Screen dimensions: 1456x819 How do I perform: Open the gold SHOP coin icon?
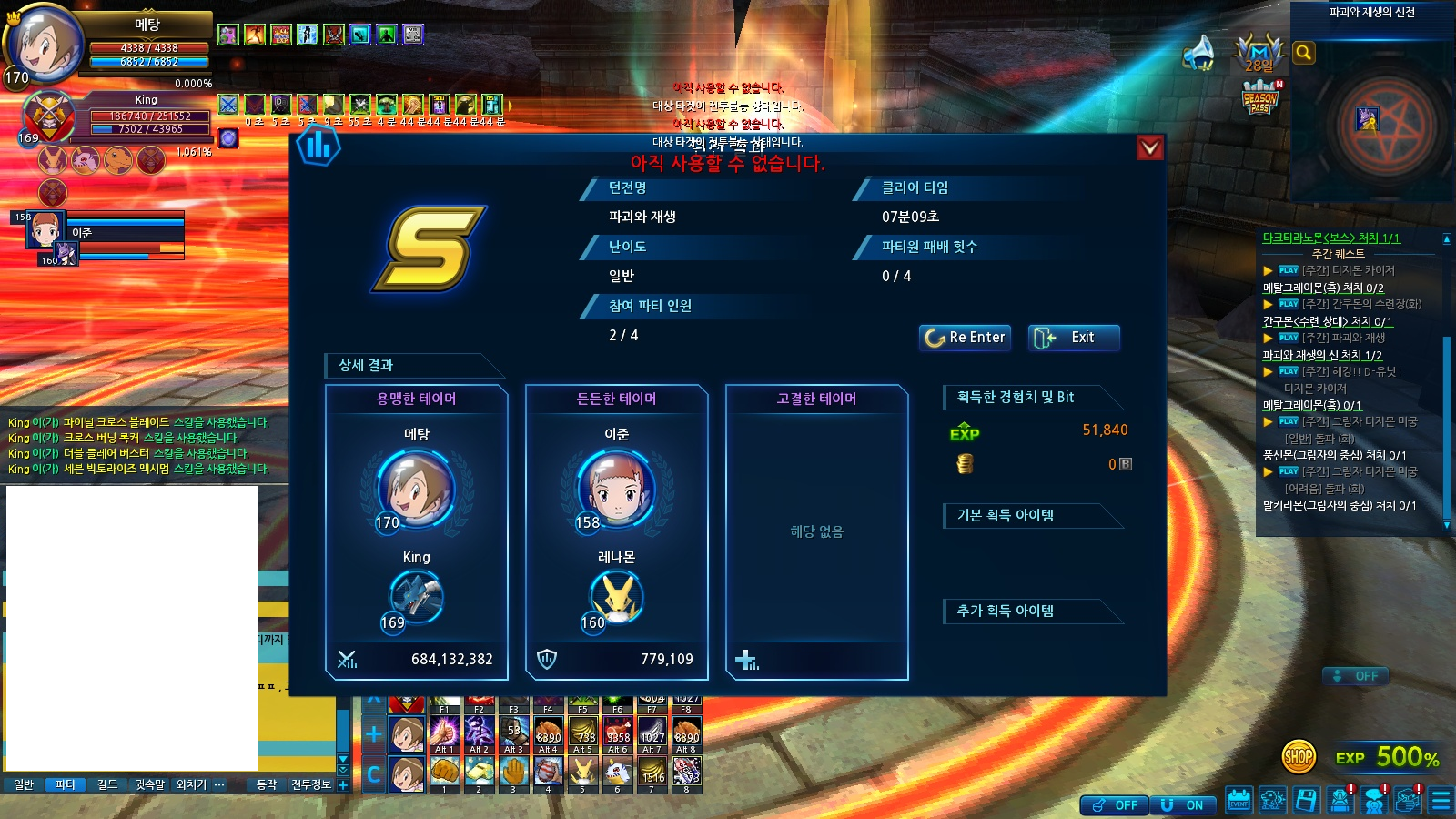coord(1299,755)
